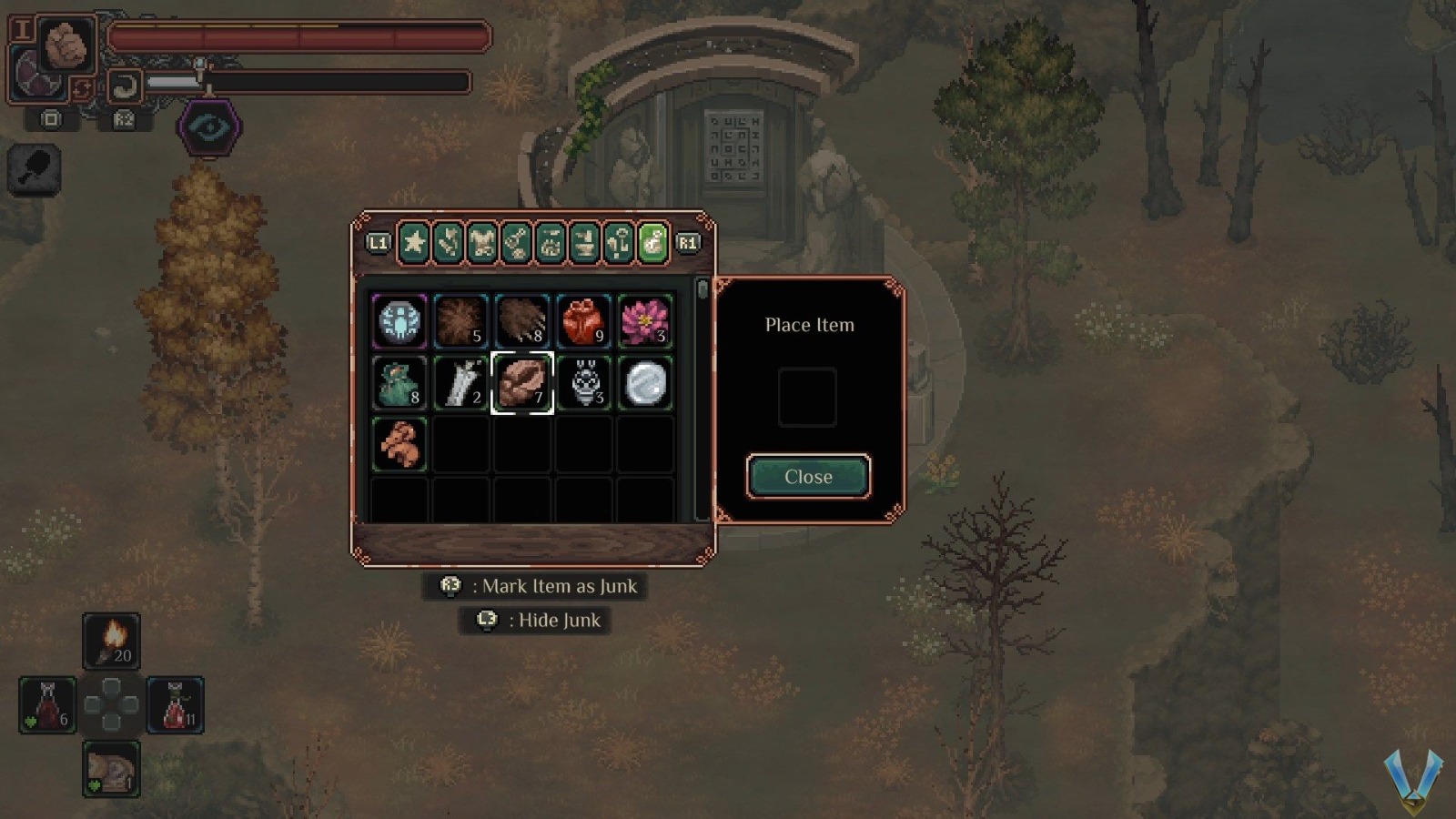Pick the blue spider rune item
The height and width of the screenshot is (819, 1456).
pyautogui.click(x=399, y=321)
